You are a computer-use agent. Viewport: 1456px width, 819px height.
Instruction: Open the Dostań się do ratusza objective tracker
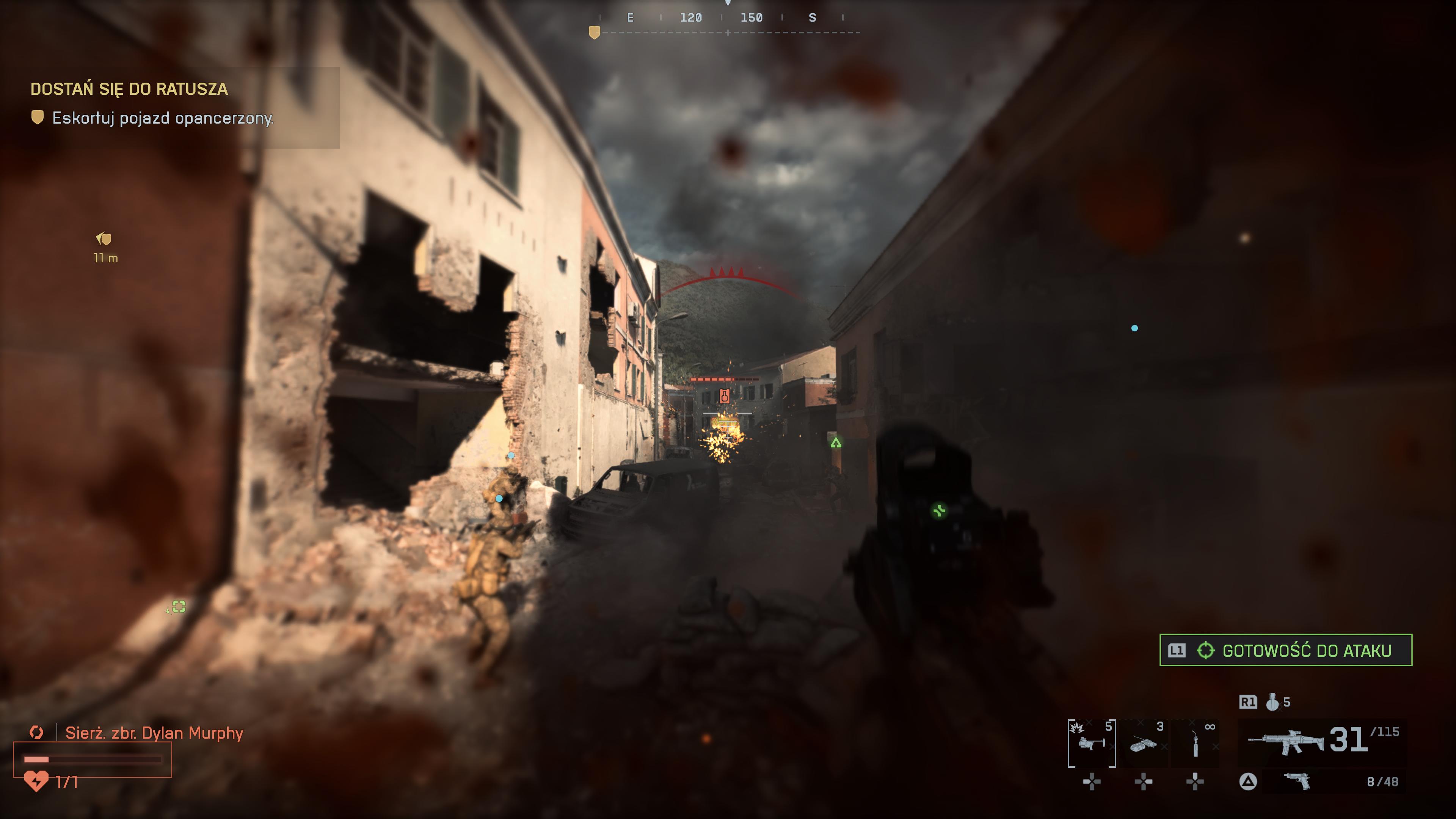(x=129, y=89)
